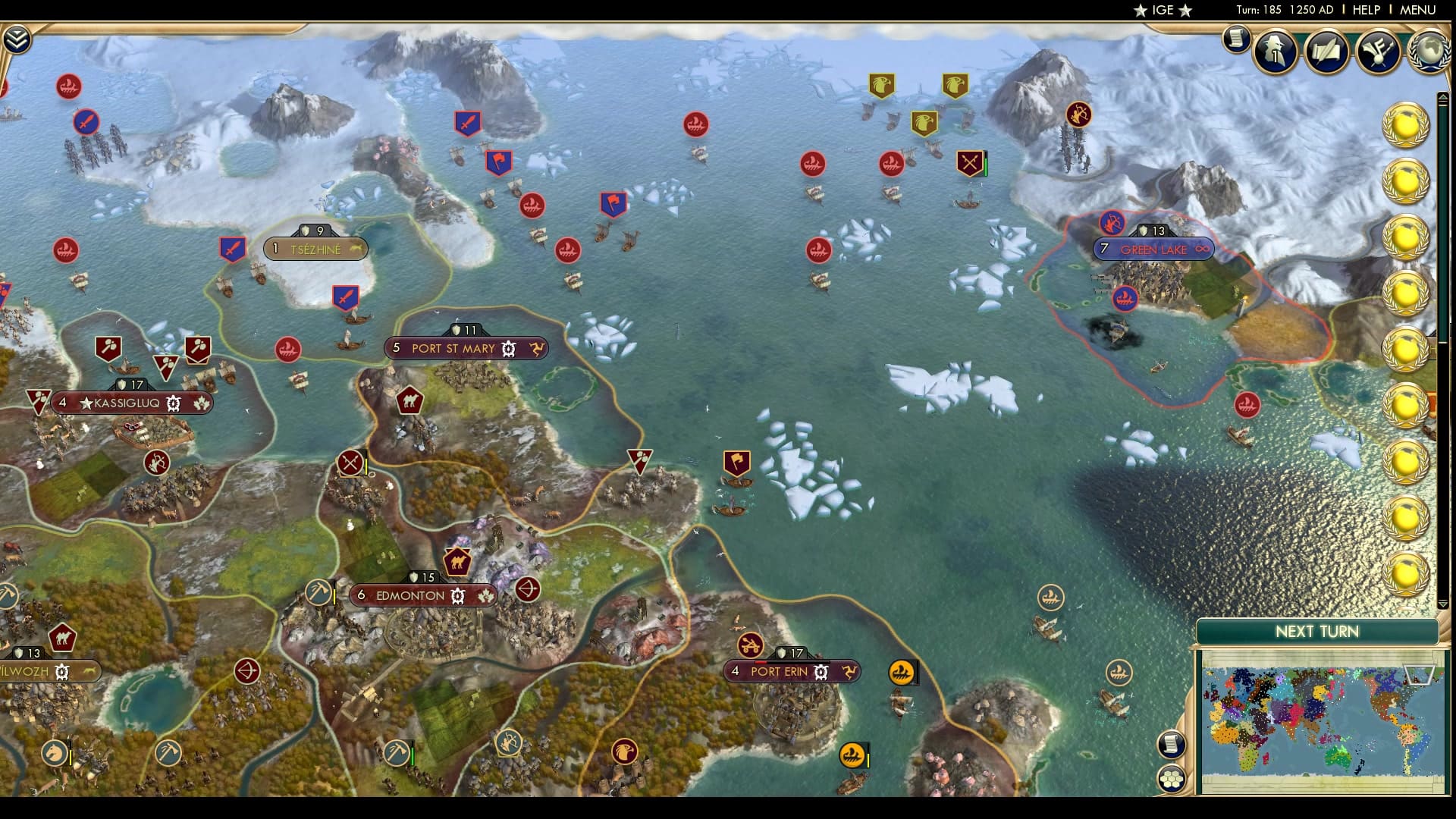This screenshot has width=1456, height=819.
Task: Click the topmost gold medallion notification
Action: [x=1406, y=126]
